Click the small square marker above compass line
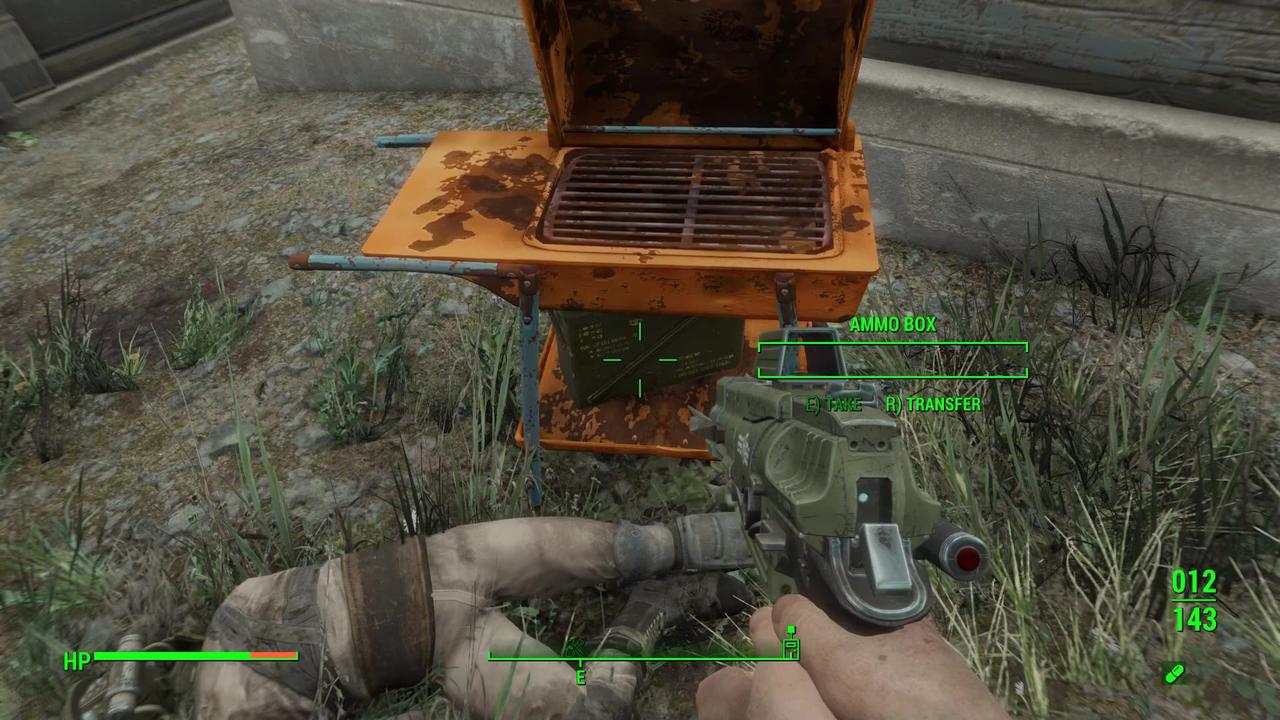Screen dimensions: 1280x720 coord(792,630)
